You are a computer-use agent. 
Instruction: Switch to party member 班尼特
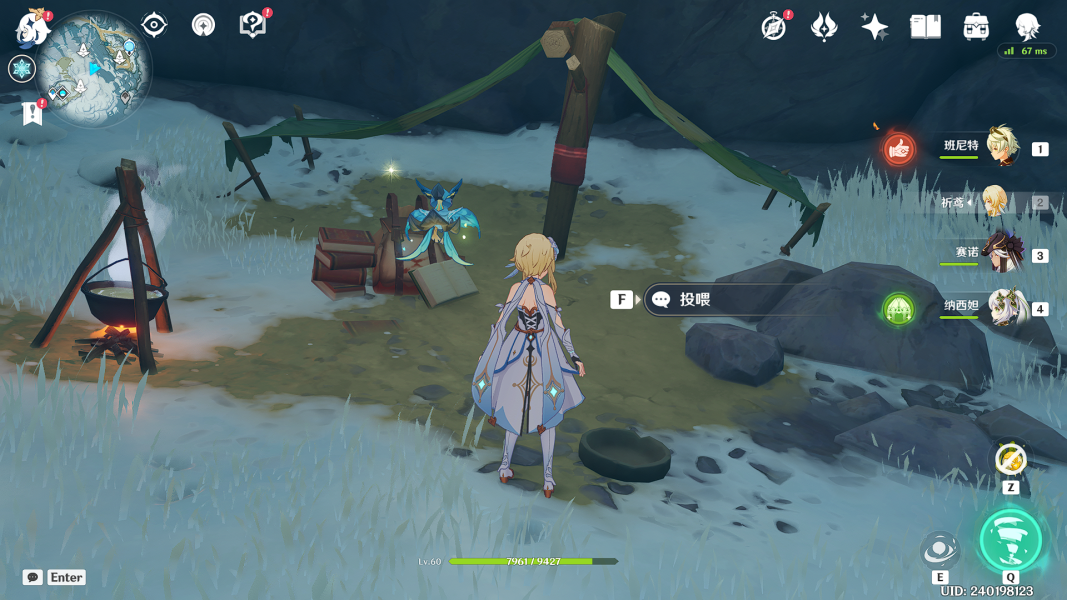point(1001,147)
